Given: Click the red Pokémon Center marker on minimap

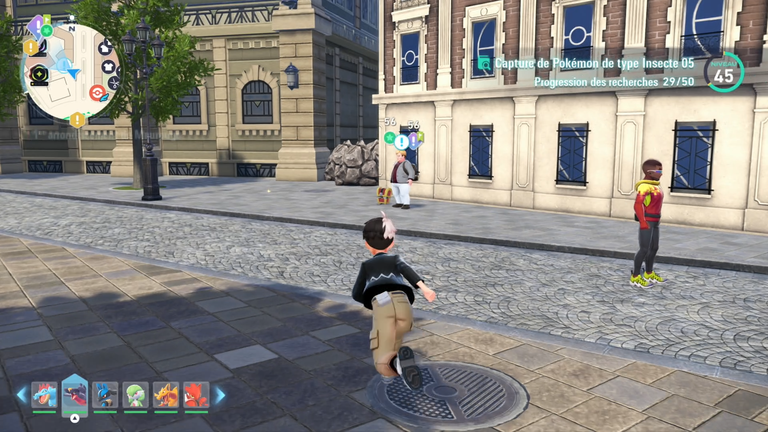Looking at the screenshot, I should click(x=97, y=93).
